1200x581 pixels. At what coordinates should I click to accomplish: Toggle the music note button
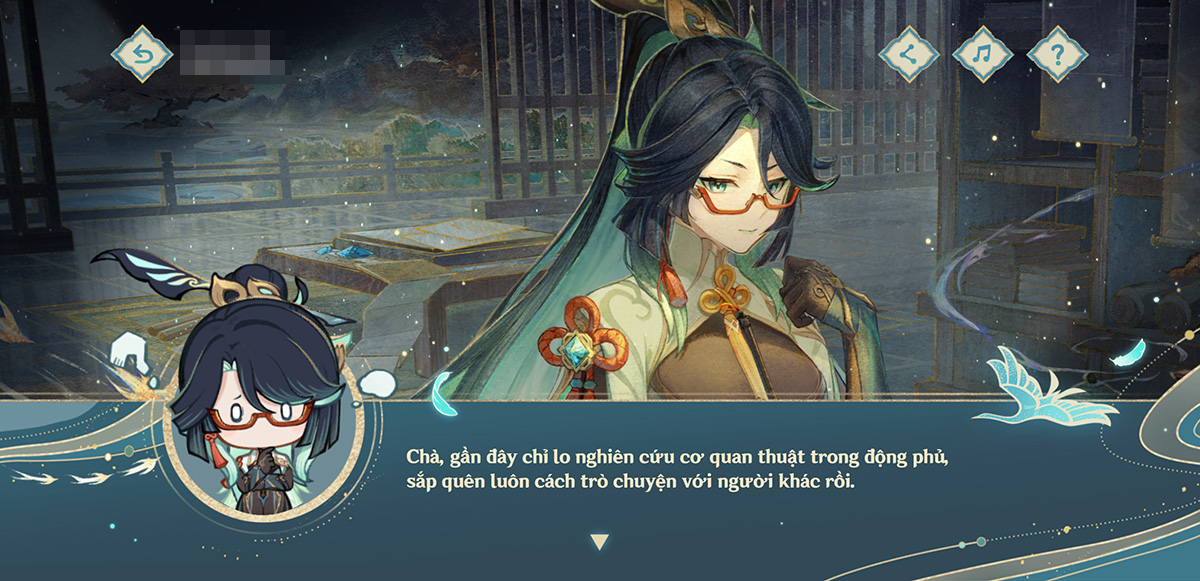coord(982,54)
